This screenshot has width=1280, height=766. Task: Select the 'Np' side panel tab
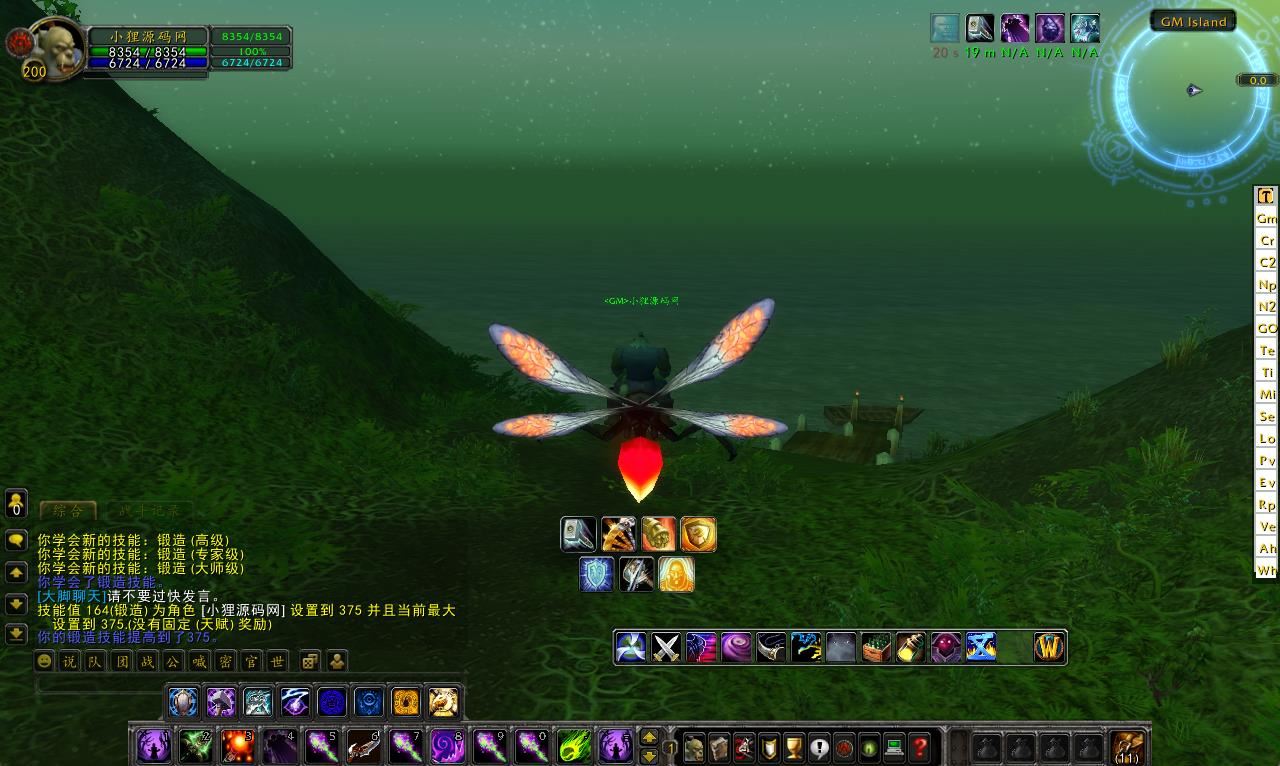tap(1267, 284)
